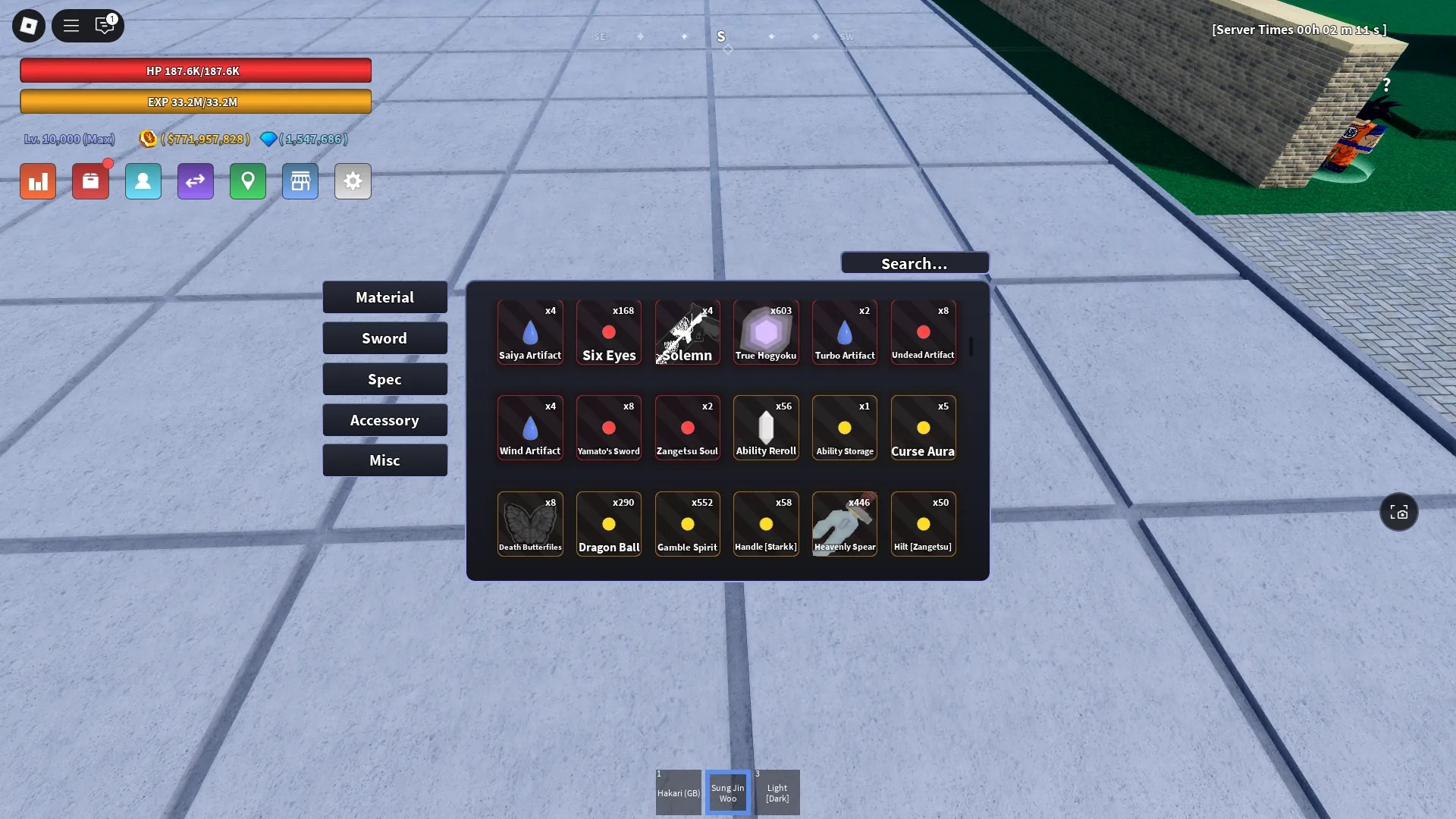Switch to the Sword category
The width and height of the screenshot is (1456, 819).
pyautogui.click(x=384, y=337)
